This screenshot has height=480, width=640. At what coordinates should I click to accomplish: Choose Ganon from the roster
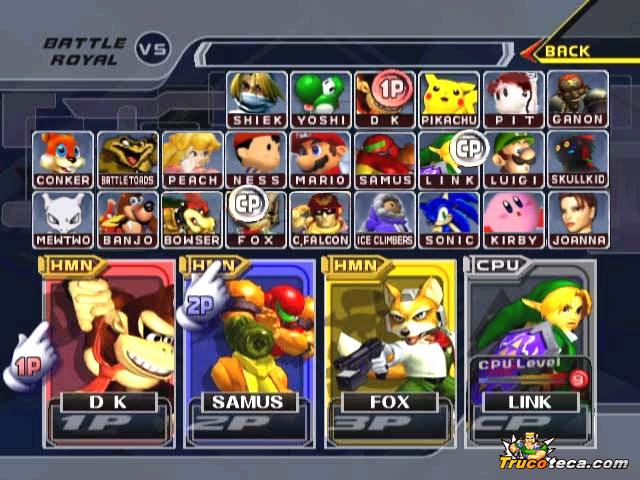tap(577, 97)
